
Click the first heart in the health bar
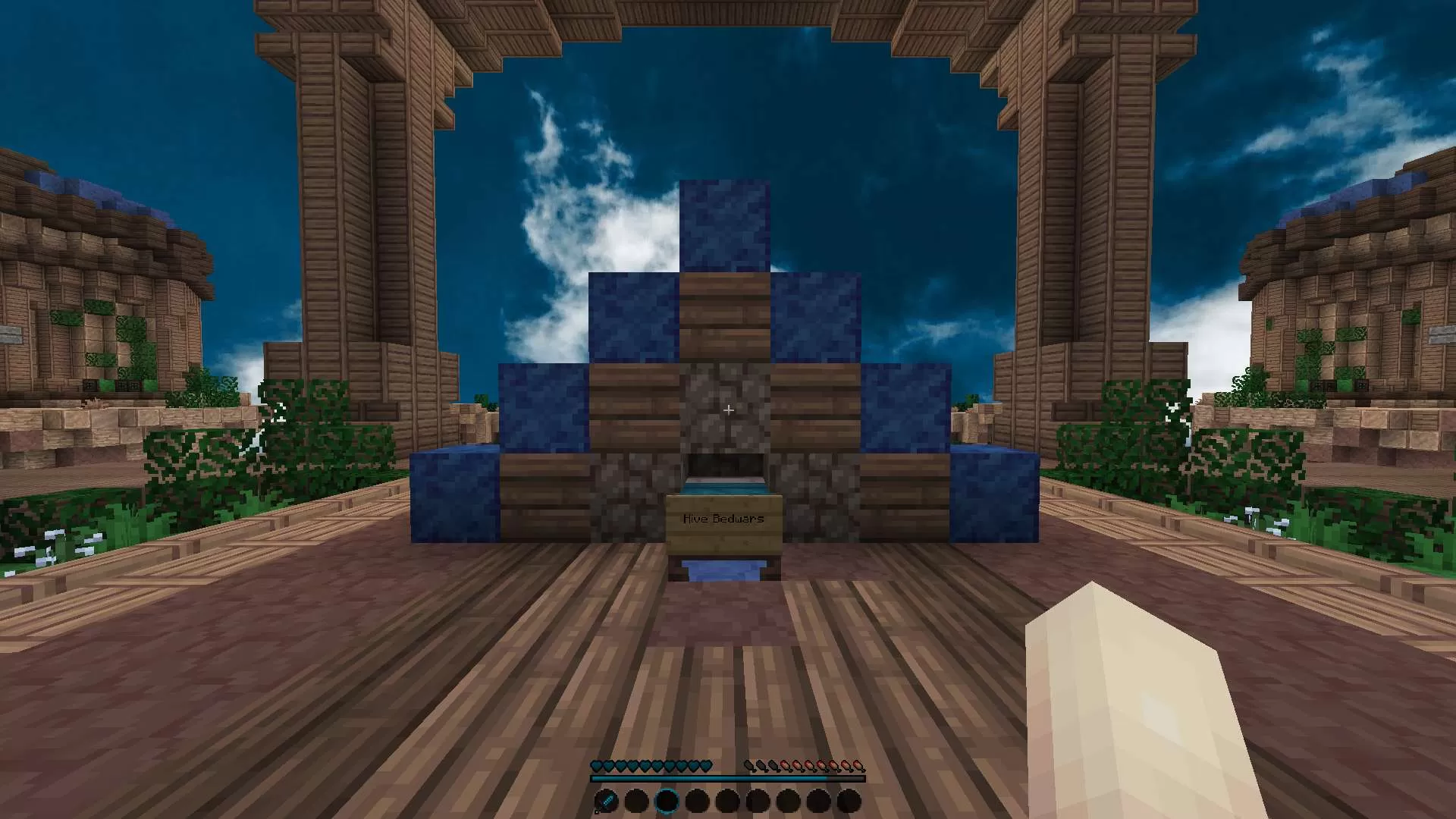pos(598,765)
